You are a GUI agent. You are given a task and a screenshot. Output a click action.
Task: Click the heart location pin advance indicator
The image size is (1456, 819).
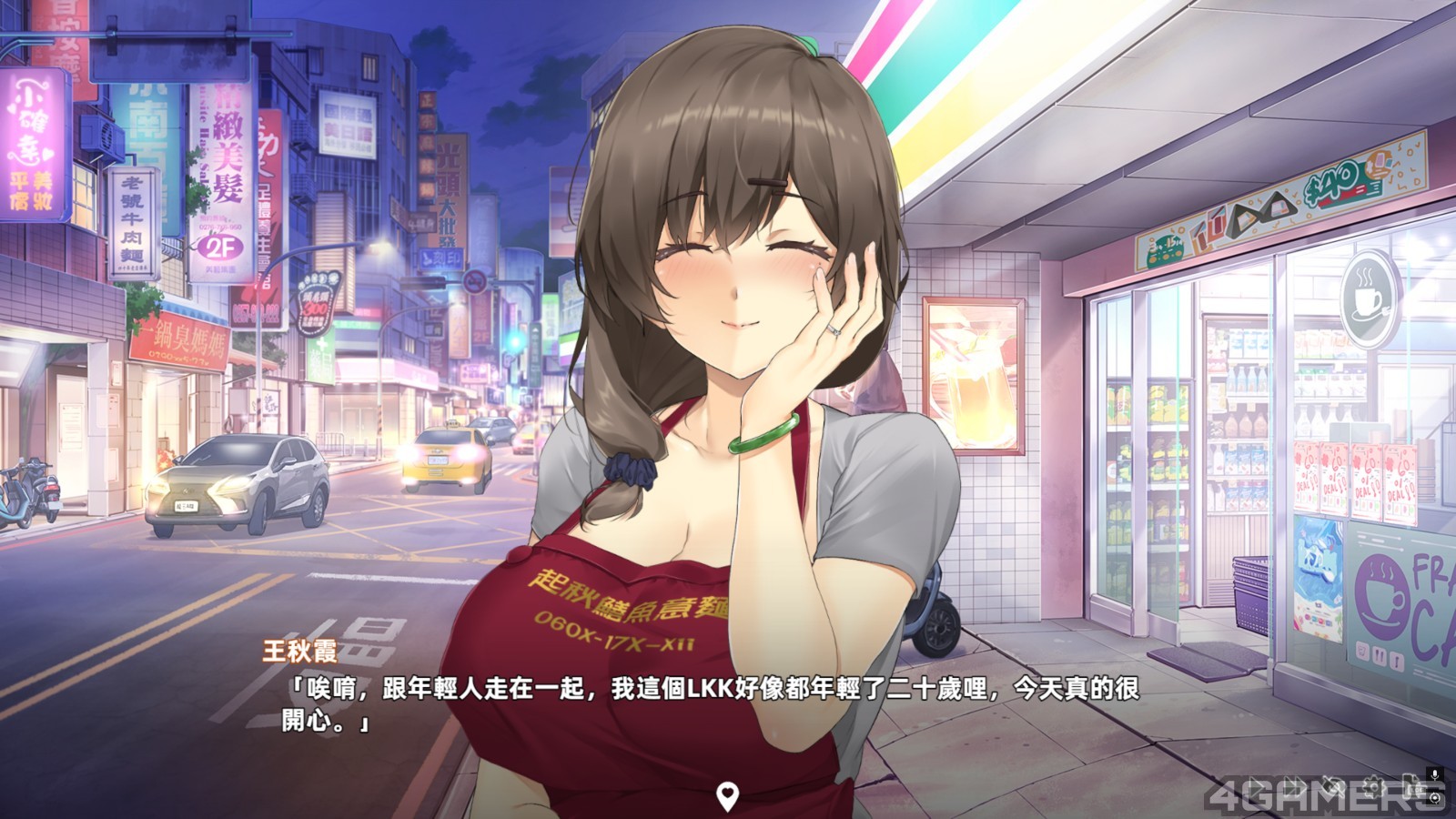726,796
